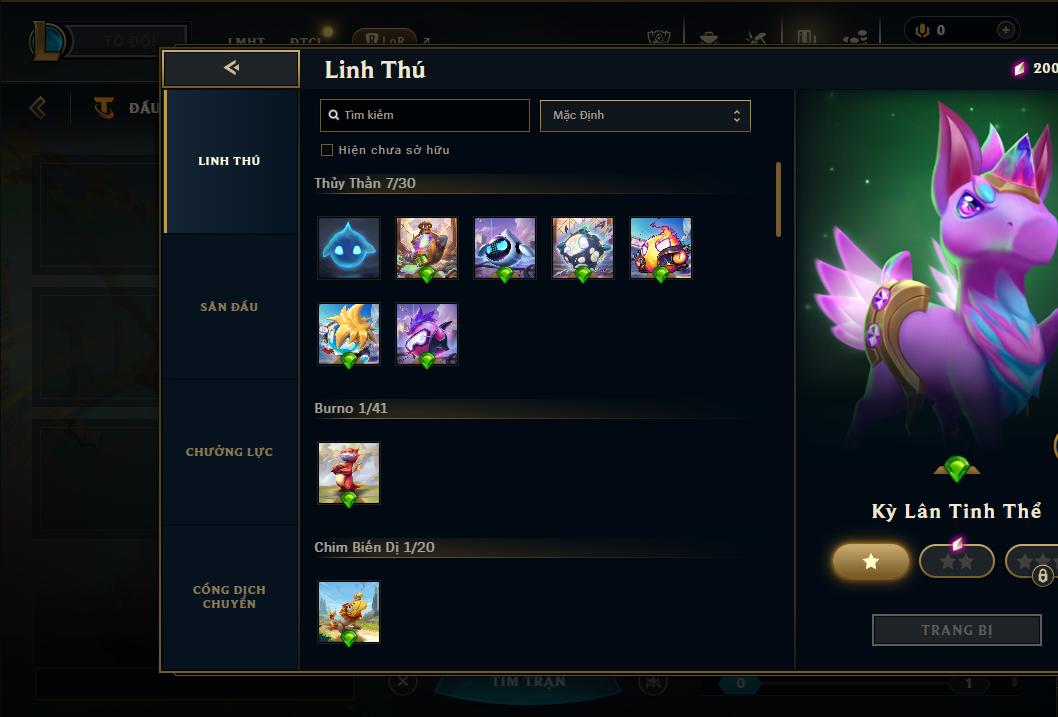Select the two-star tier button
The width and height of the screenshot is (1058, 717).
tap(956, 562)
